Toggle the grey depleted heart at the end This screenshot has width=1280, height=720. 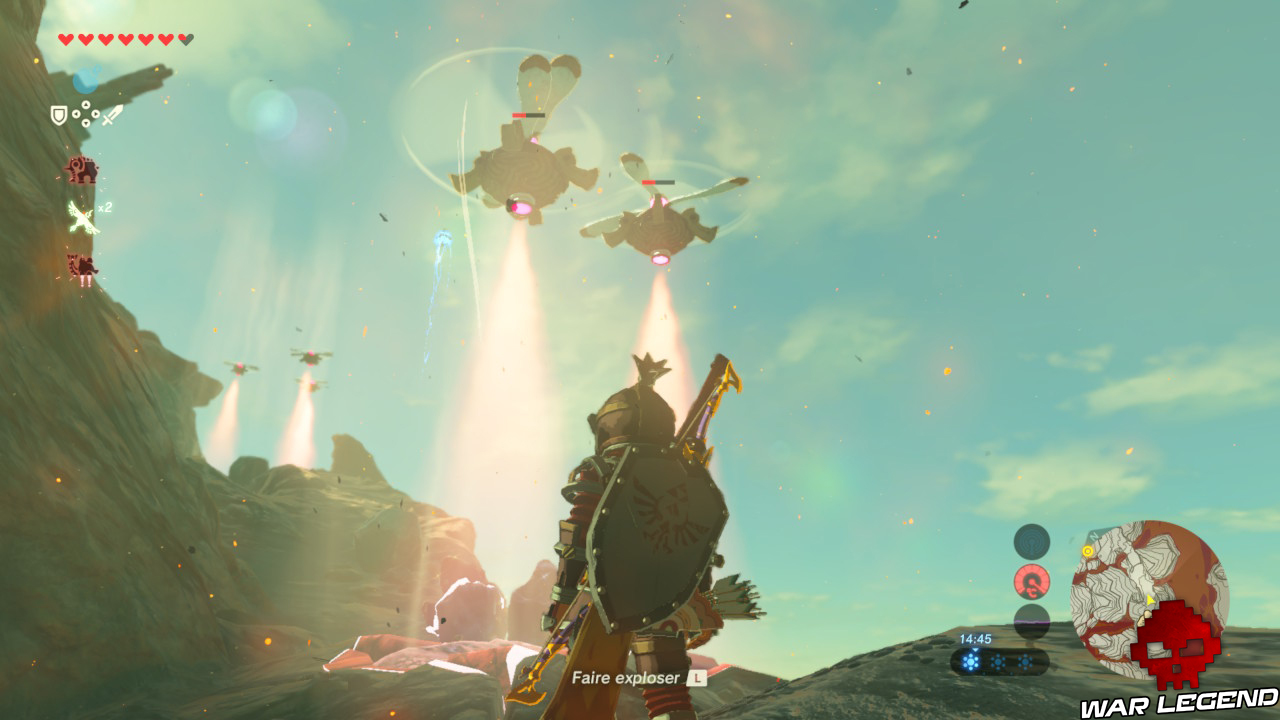pyautogui.click(x=183, y=38)
